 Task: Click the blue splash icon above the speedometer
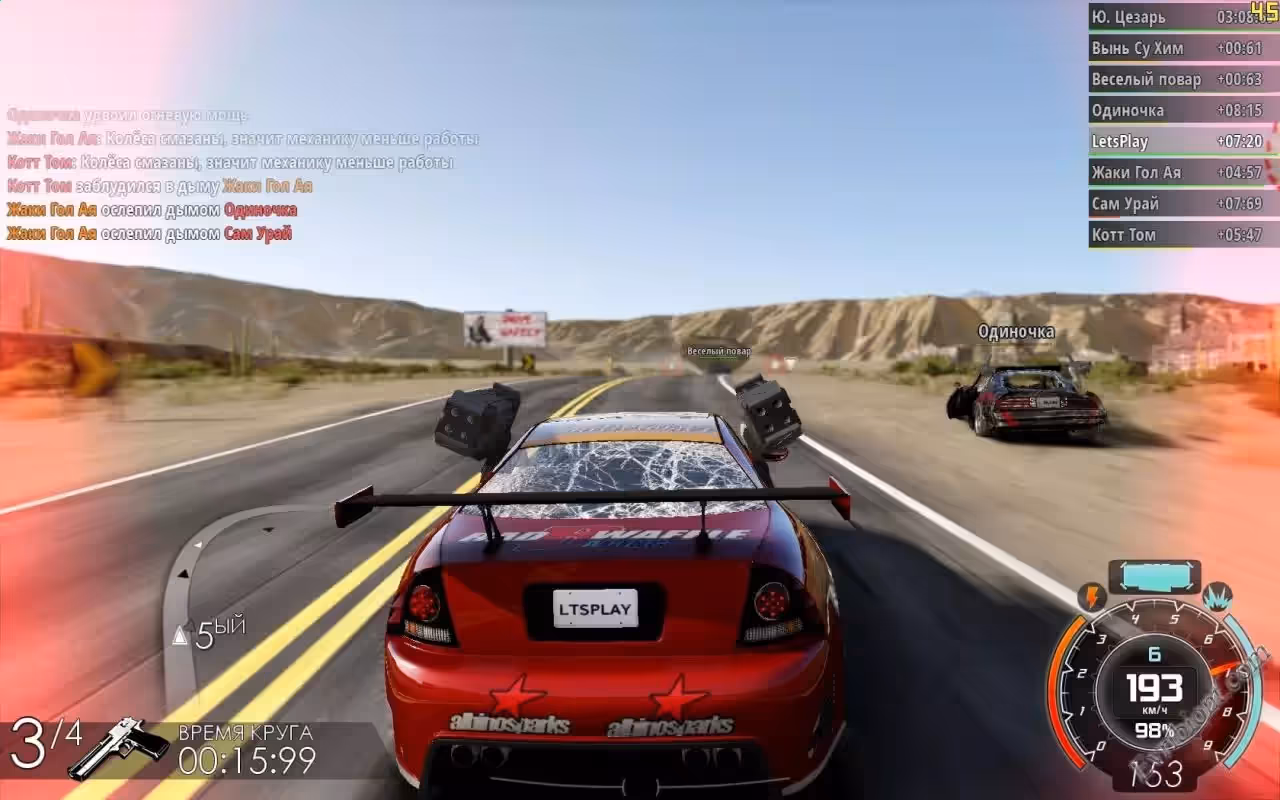point(1217,597)
